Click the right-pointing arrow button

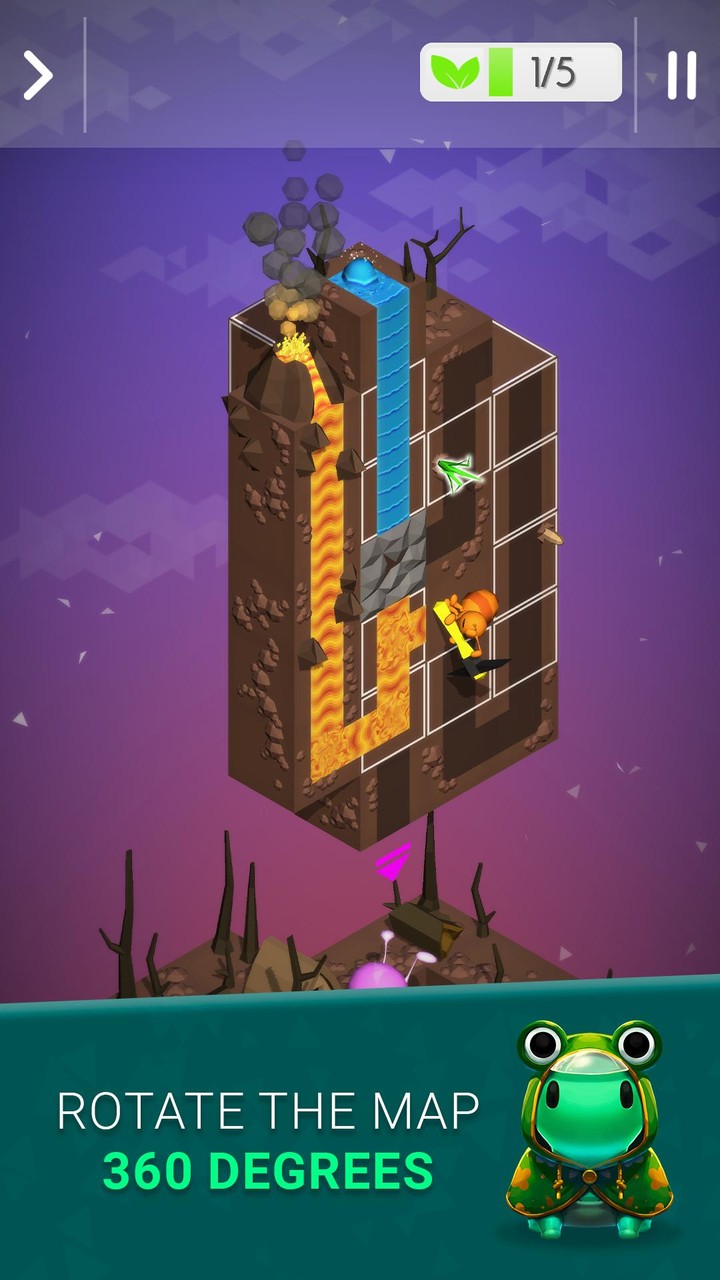tap(38, 76)
